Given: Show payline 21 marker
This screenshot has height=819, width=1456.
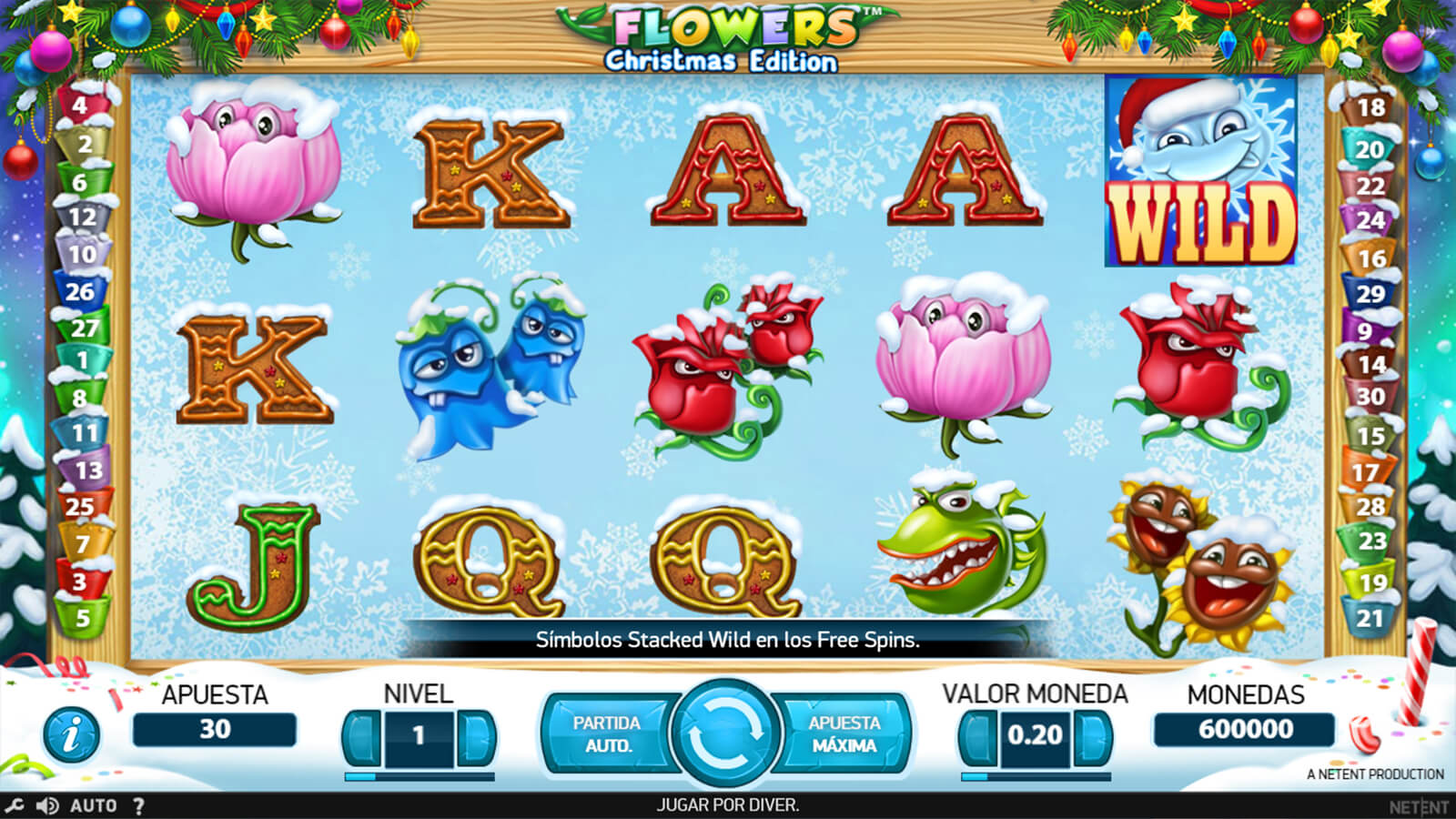Looking at the screenshot, I should (x=1370, y=619).
